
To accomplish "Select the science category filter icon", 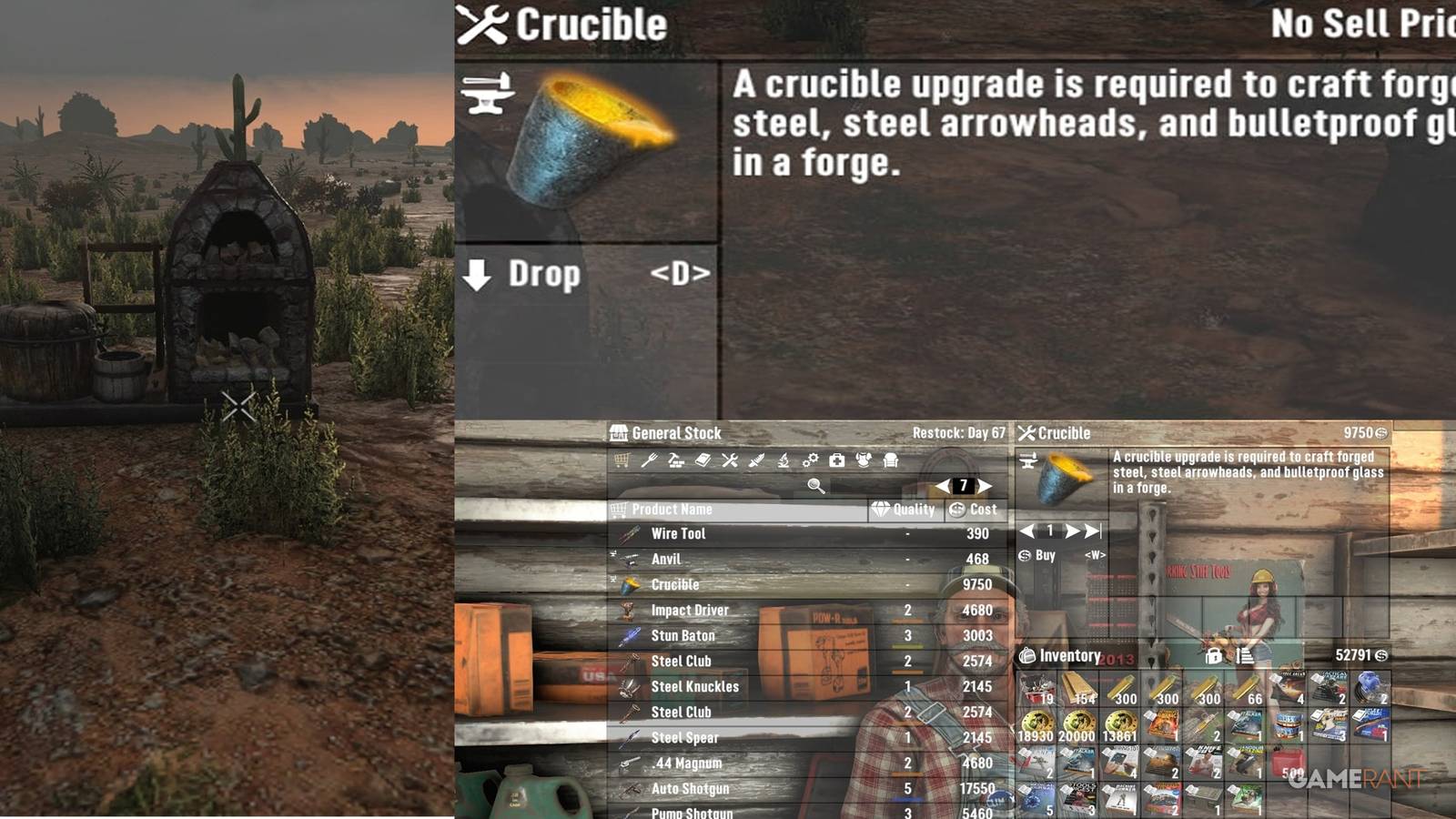I will pos(784,460).
